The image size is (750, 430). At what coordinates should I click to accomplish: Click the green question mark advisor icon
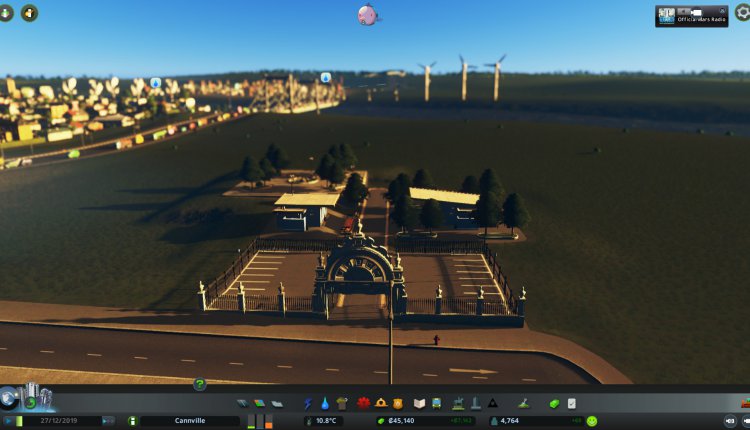pyautogui.click(x=200, y=384)
